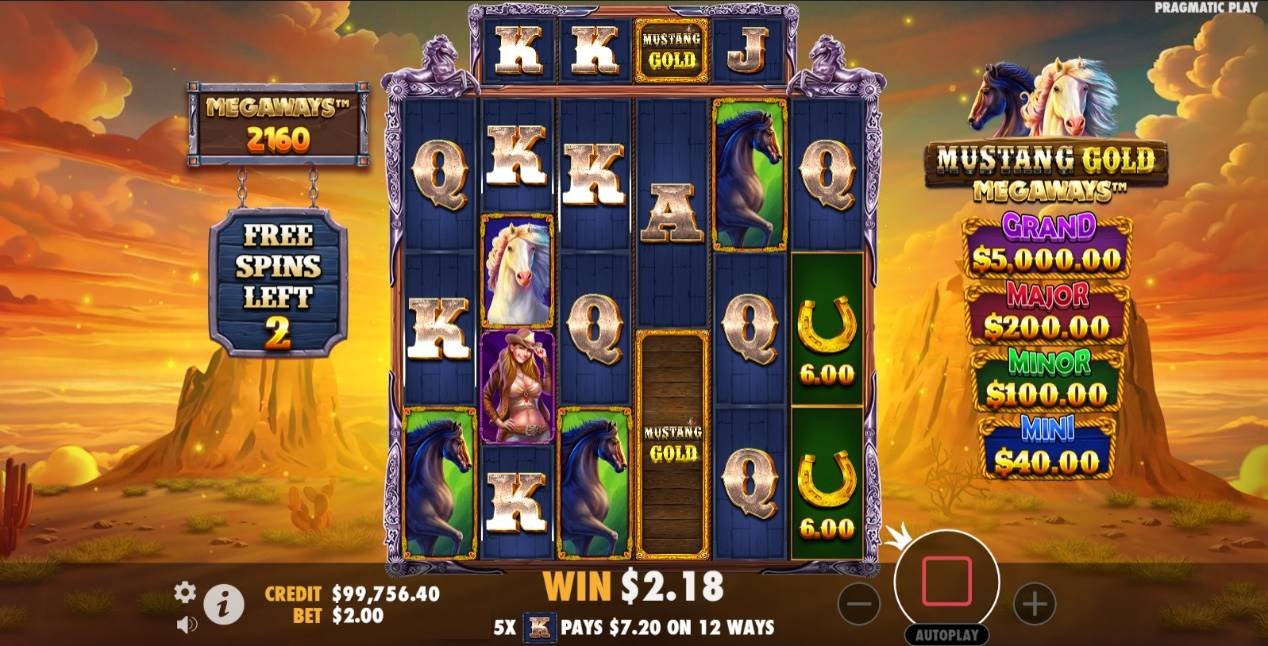Stop the spin with the square button
Viewport: 1268px width, 646px height.
(946, 582)
